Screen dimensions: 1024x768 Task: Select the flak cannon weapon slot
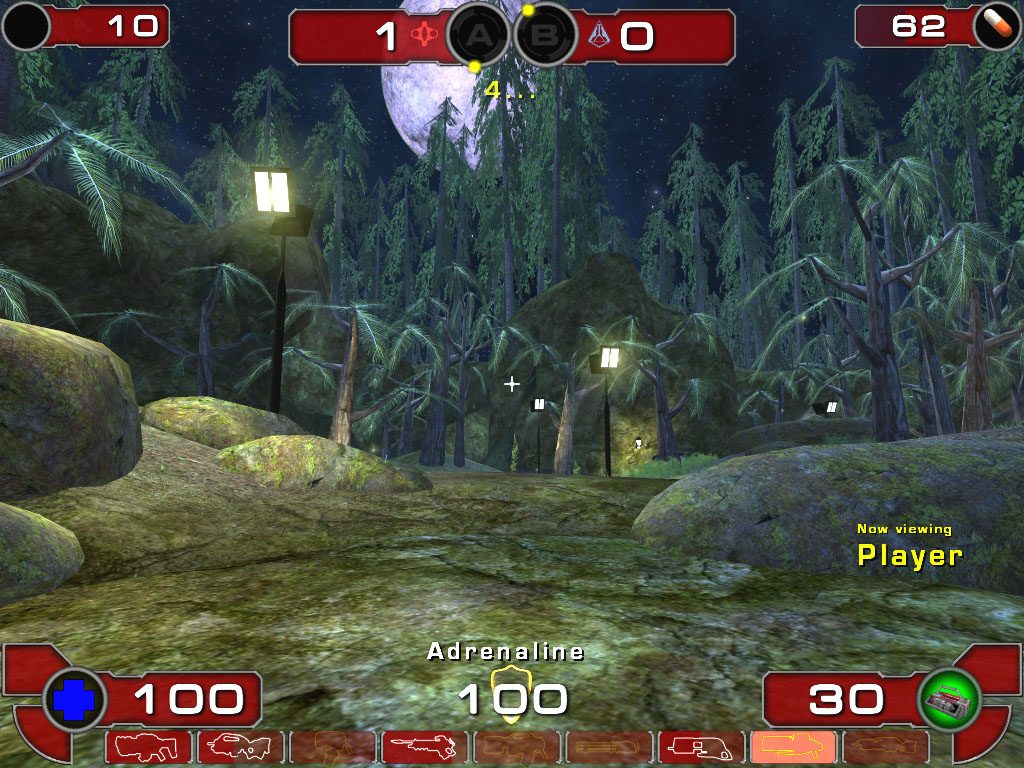coord(700,747)
